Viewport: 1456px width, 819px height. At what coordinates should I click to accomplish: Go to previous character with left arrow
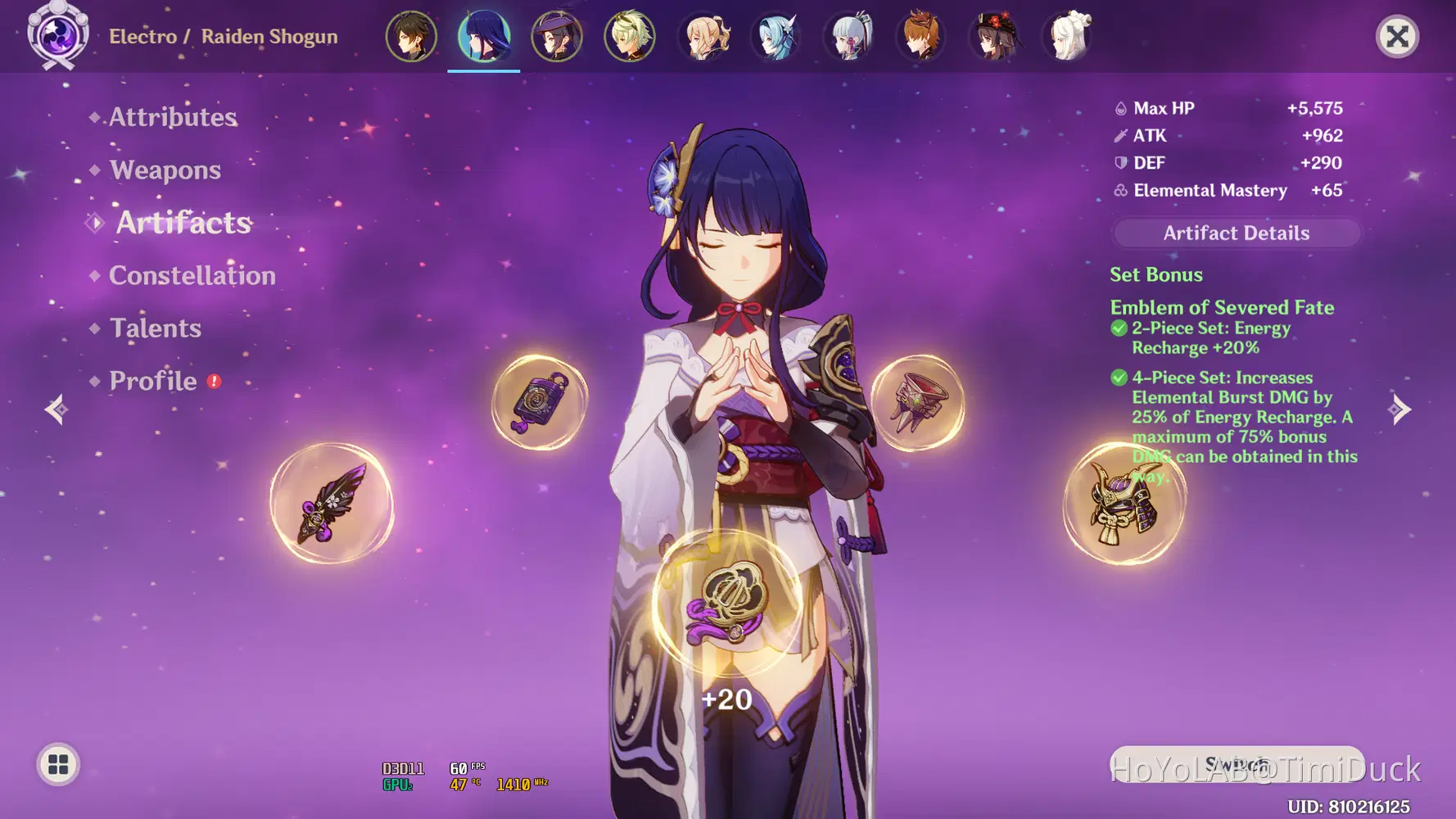tap(56, 409)
